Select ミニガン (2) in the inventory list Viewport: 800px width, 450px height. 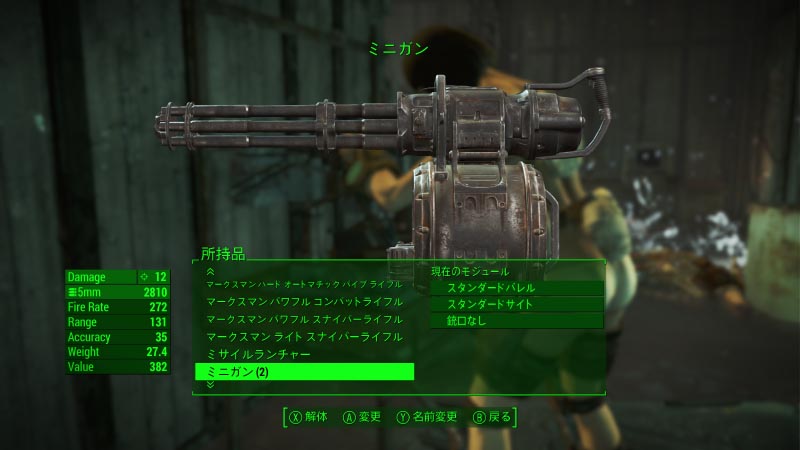[303, 372]
